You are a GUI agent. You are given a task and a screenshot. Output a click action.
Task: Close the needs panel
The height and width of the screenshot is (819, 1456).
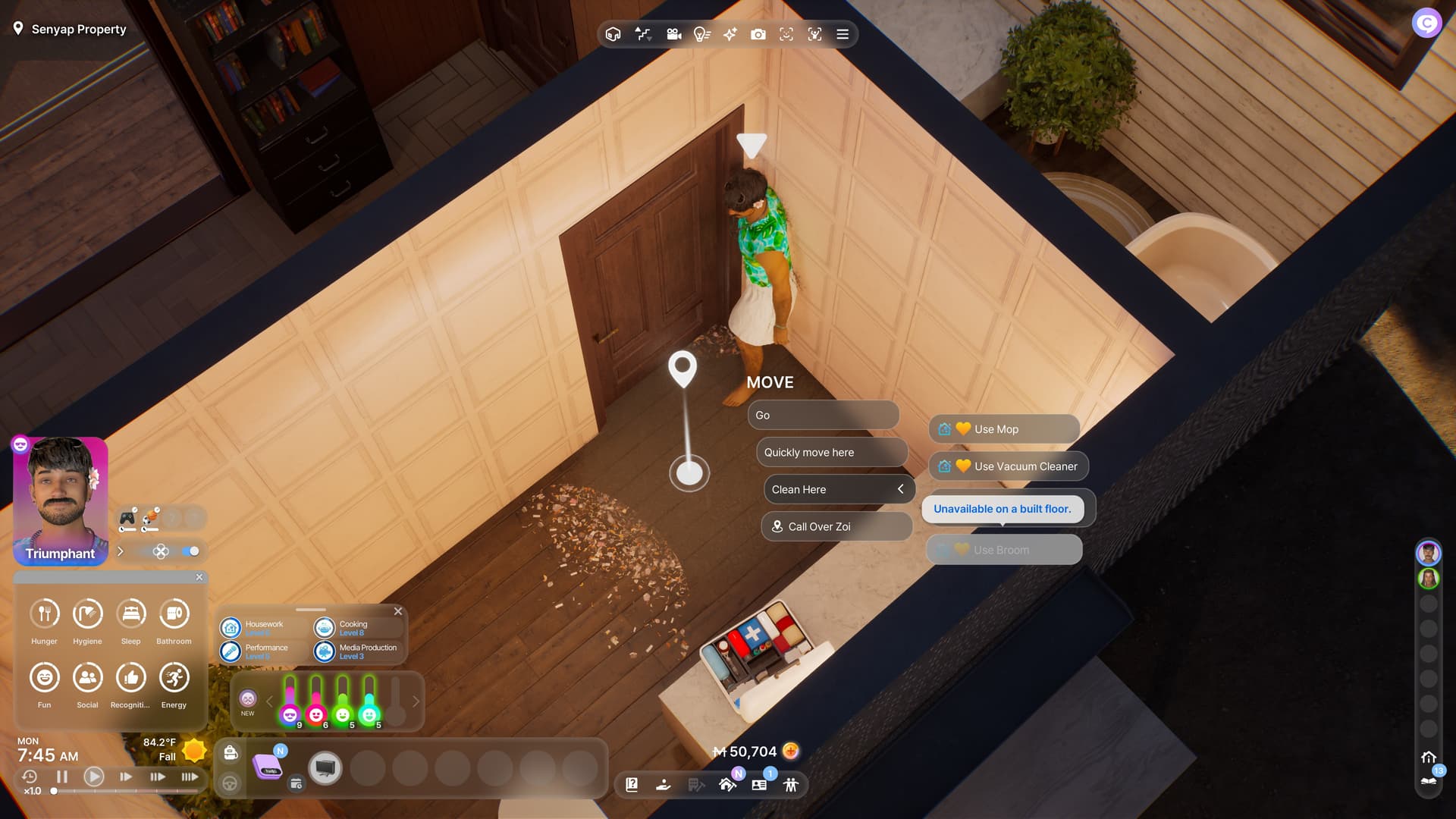tap(199, 577)
